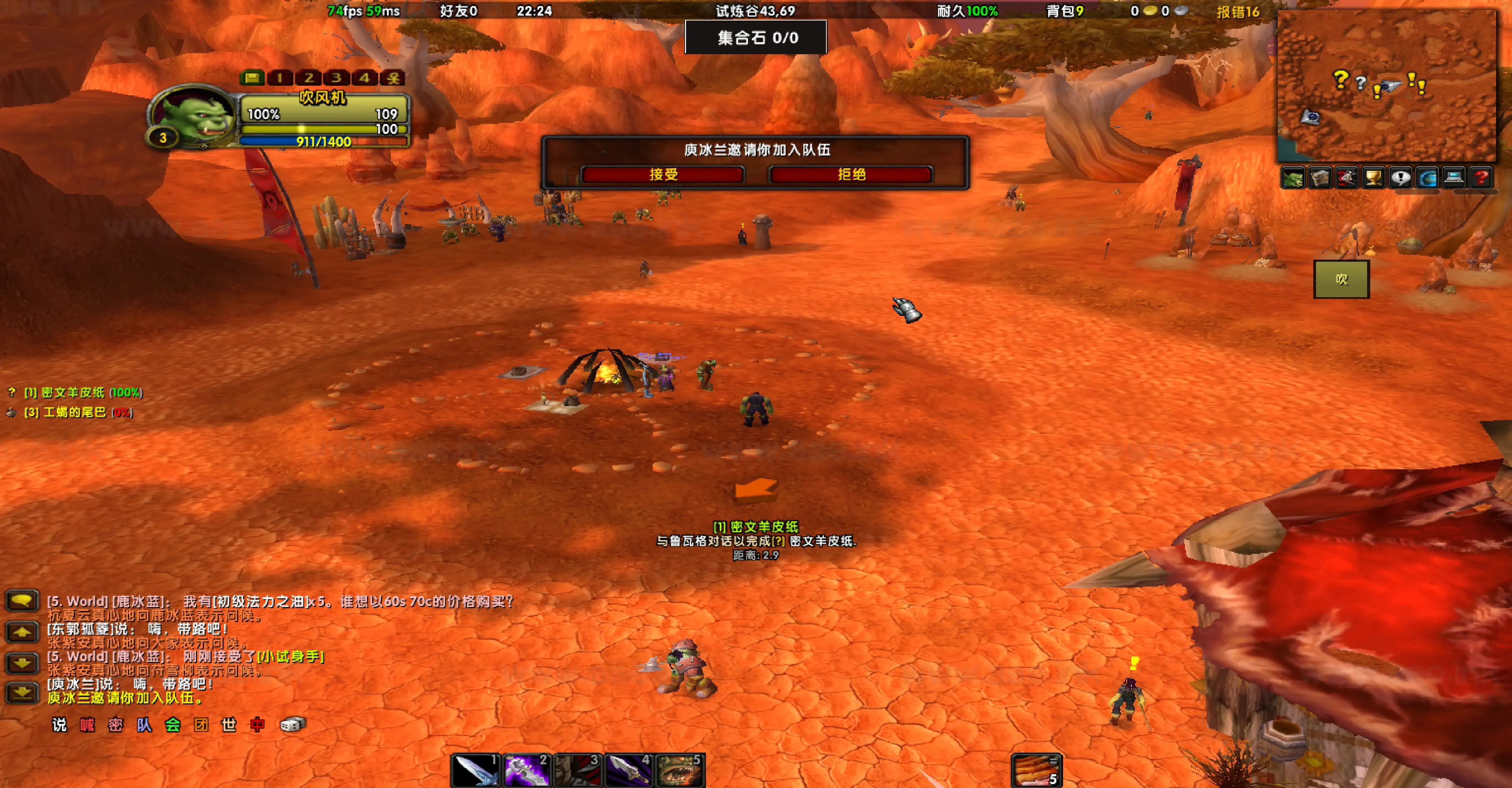This screenshot has height=788, width=1512.
Task: Open the minimap
Action: pos(1387,86)
